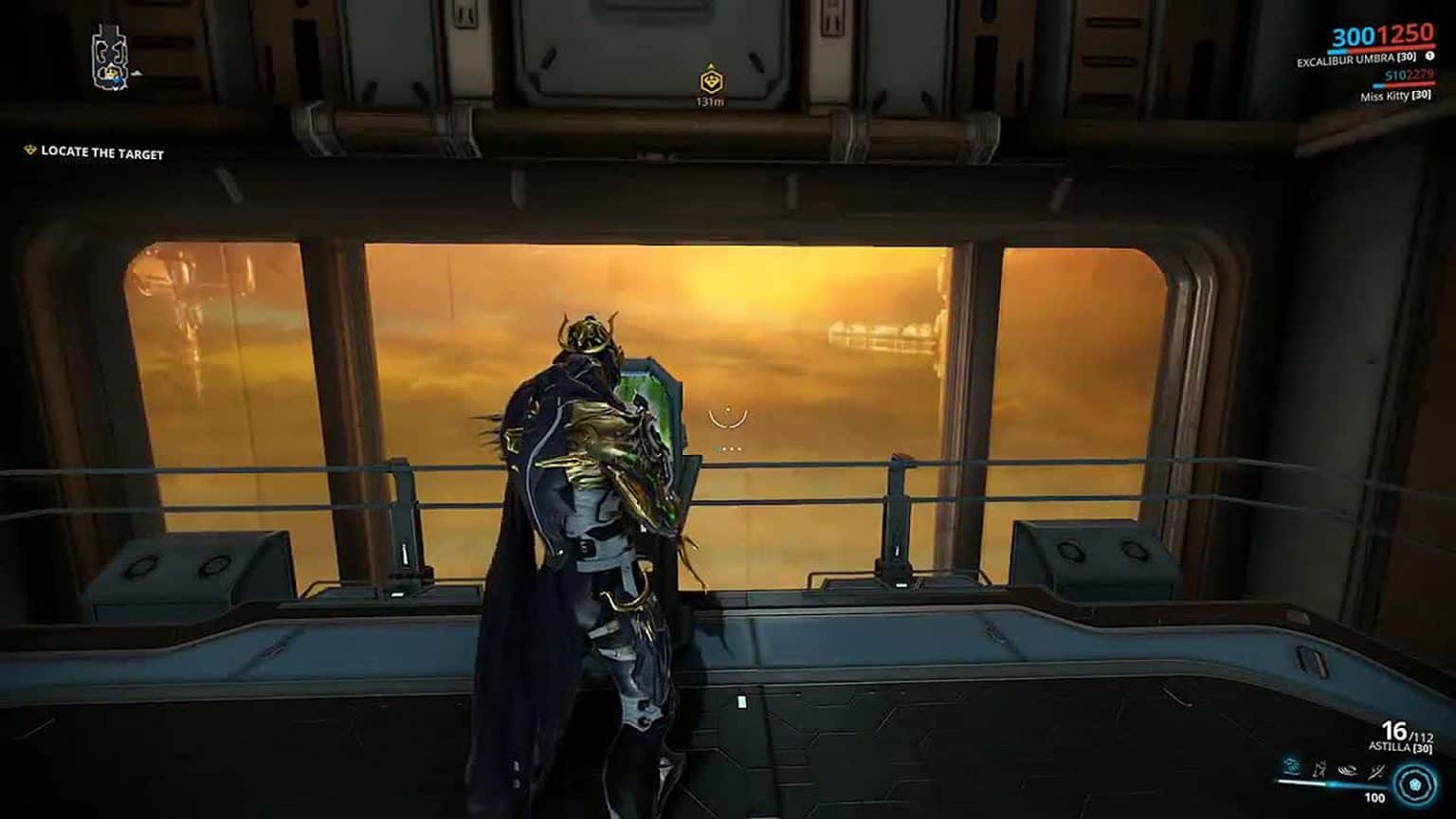
Task: Click the third ability icon near energy bar
Action: pyautogui.click(x=1349, y=768)
